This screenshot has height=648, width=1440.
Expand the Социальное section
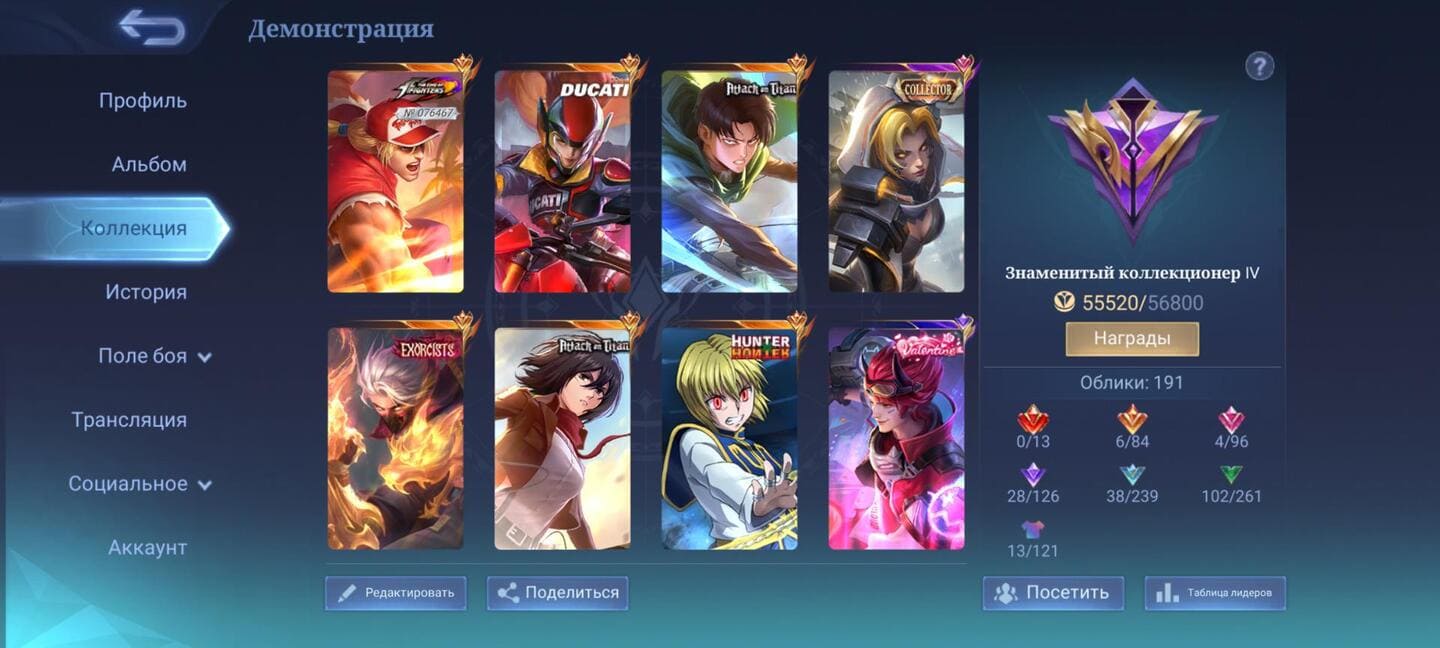139,485
